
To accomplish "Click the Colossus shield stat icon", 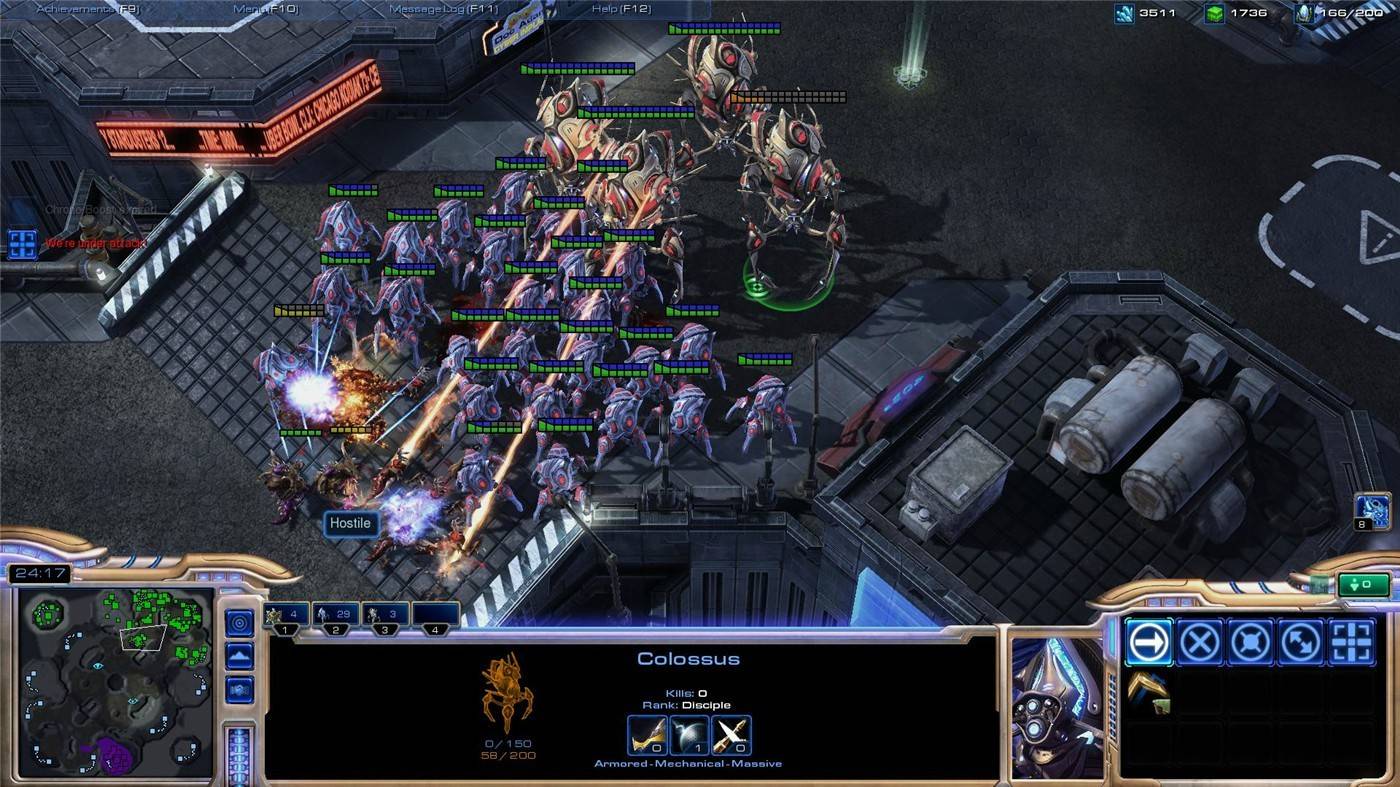I will pos(690,733).
